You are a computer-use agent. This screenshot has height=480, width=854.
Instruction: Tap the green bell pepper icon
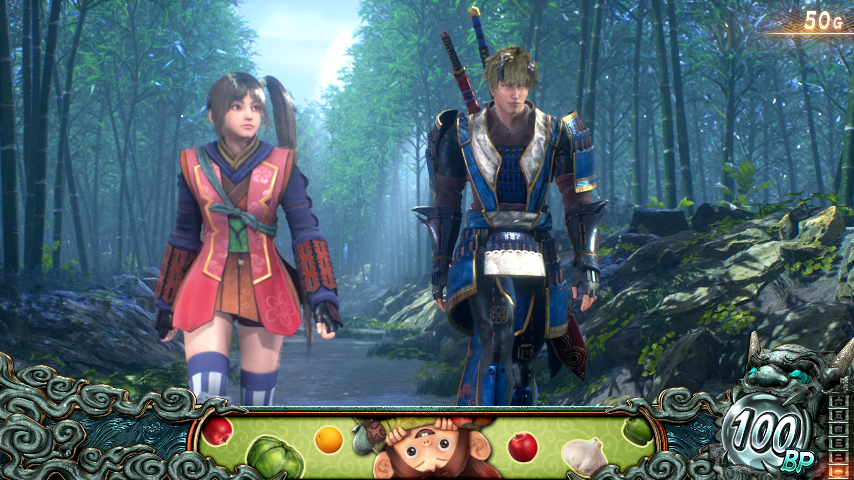637,431
